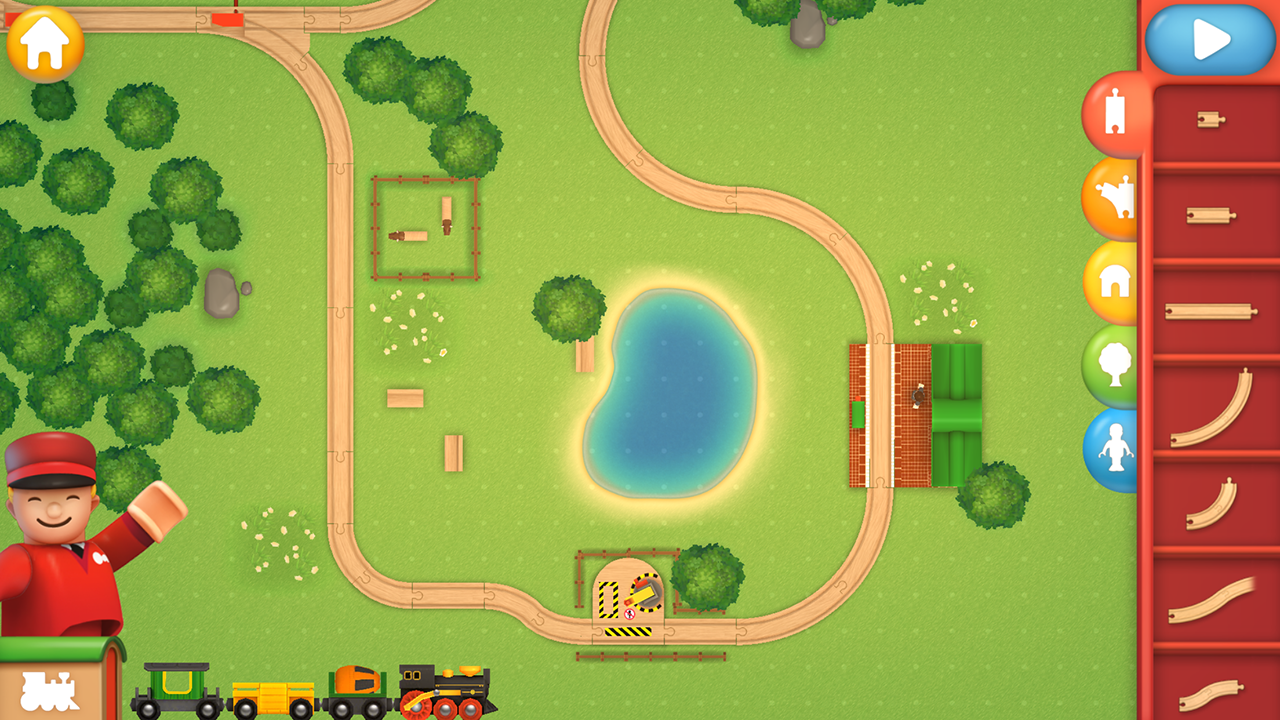The image size is (1280, 720).
Task: Select the medium straight track piece
Action: 1211,213
